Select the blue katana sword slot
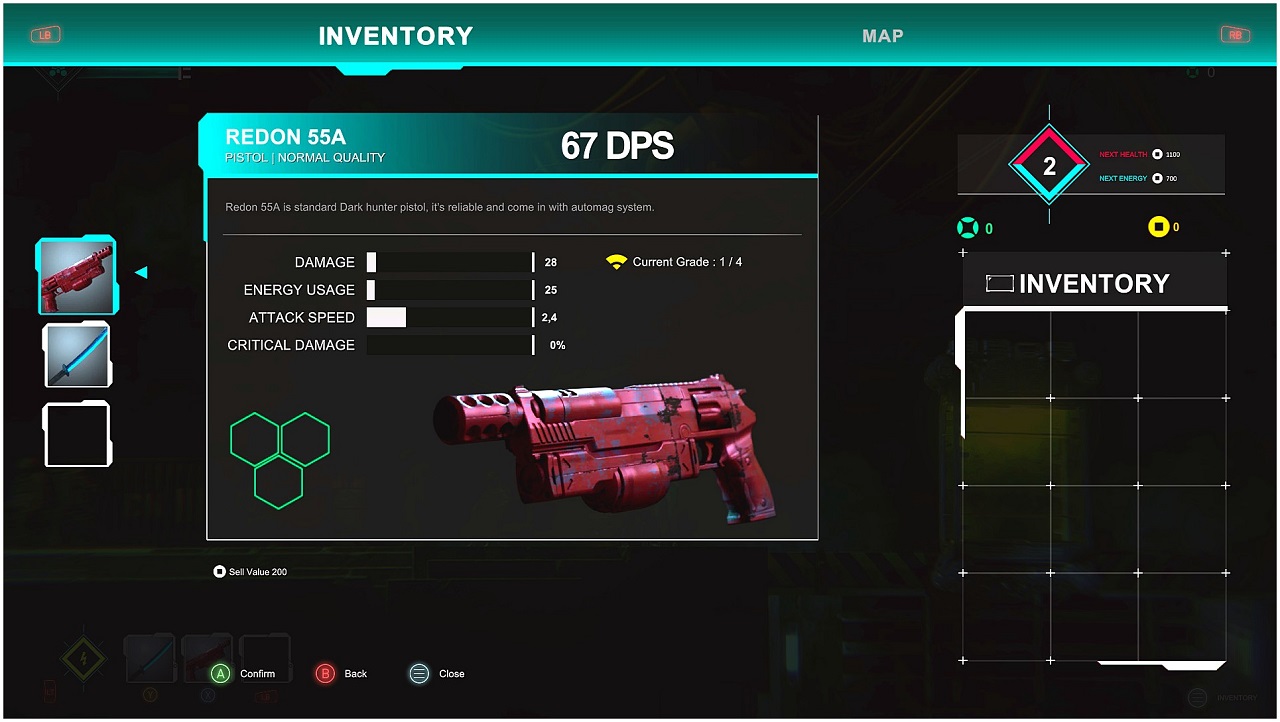Screen dimensions: 1280x722 pos(77,355)
